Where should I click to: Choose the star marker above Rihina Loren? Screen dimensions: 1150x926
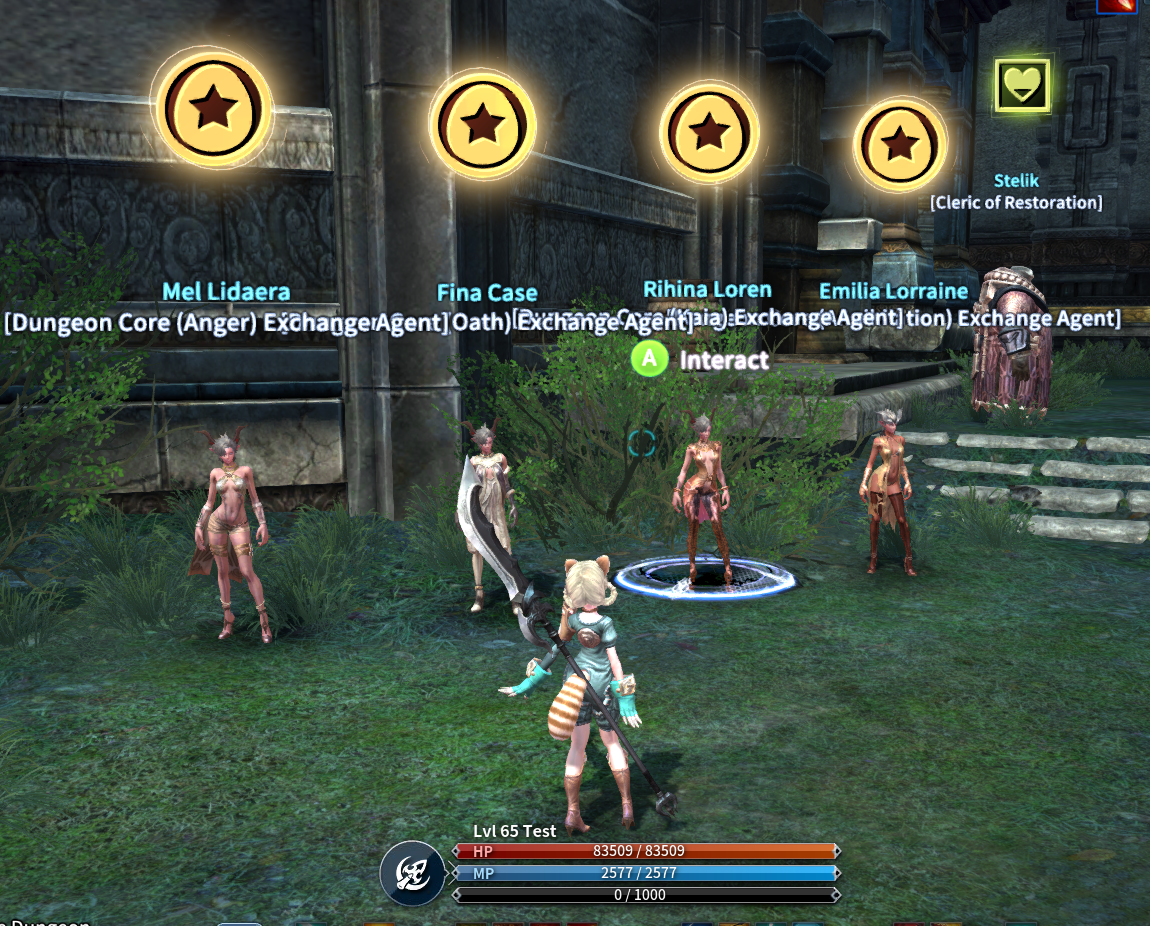(x=709, y=132)
